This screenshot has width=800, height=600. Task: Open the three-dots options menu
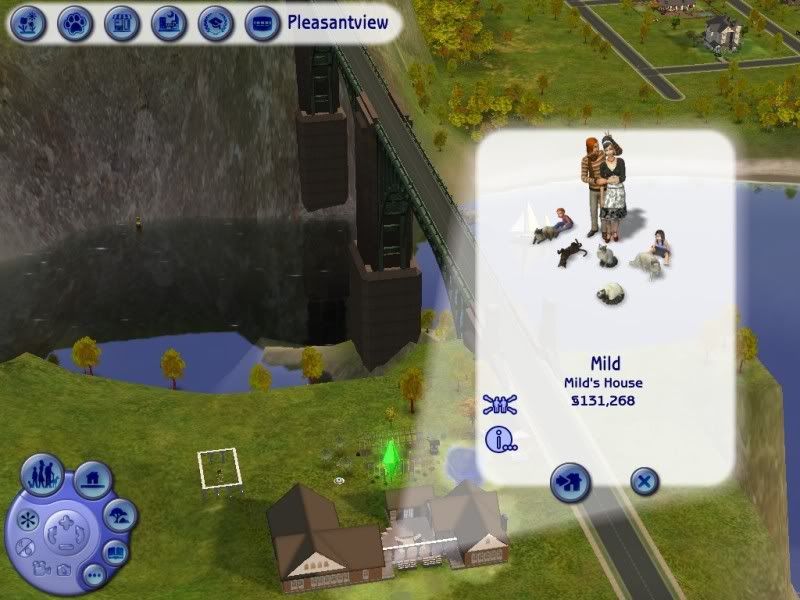93,573
